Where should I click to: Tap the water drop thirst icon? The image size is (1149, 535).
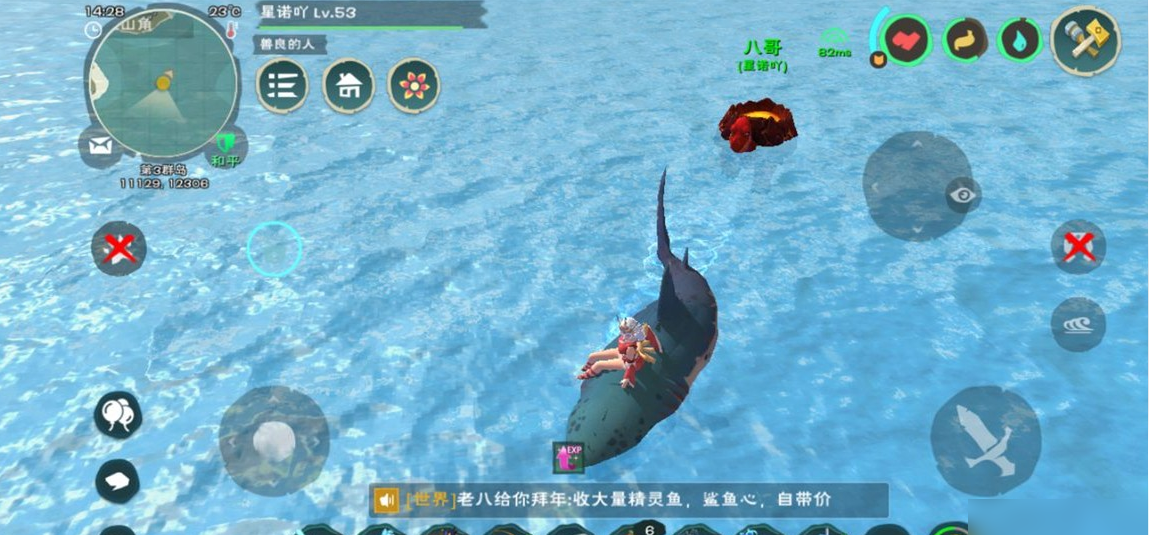coord(1020,40)
